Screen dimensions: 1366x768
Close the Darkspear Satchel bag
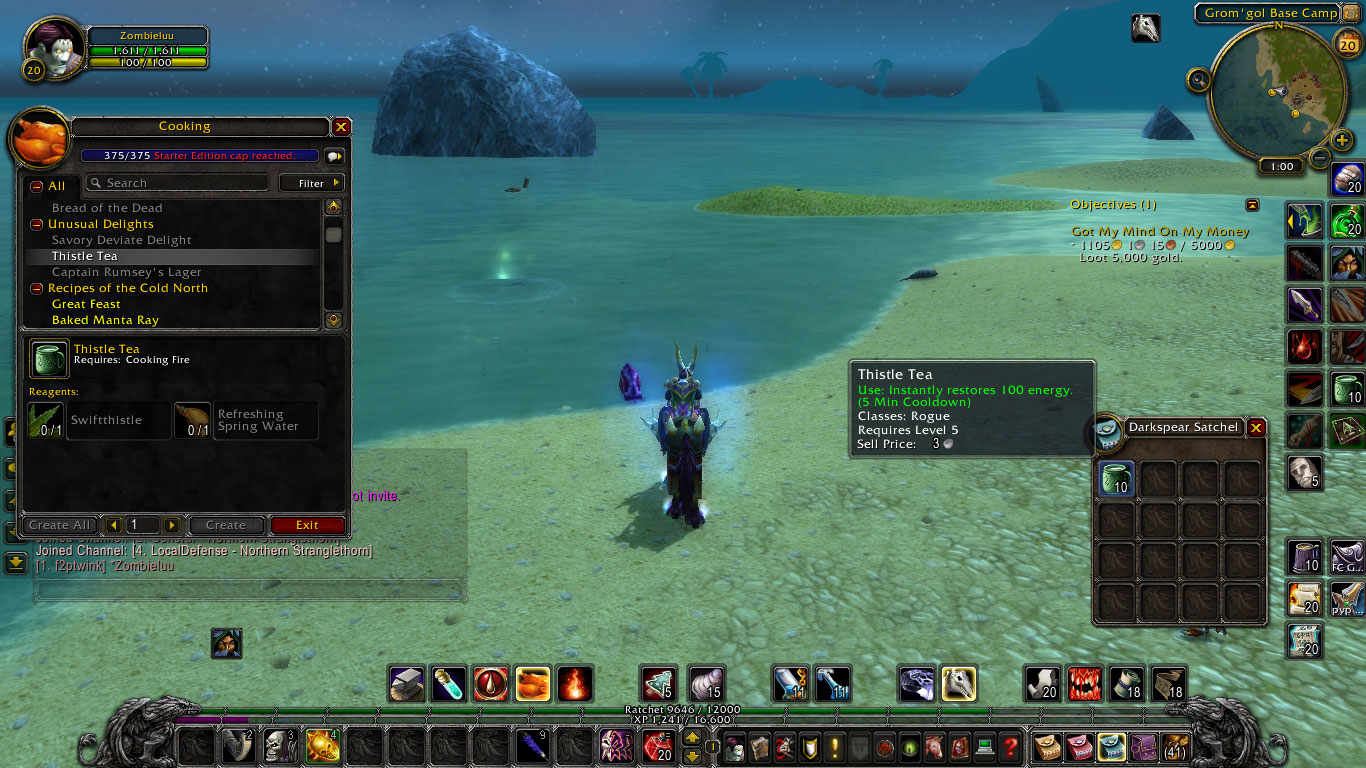(1256, 427)
